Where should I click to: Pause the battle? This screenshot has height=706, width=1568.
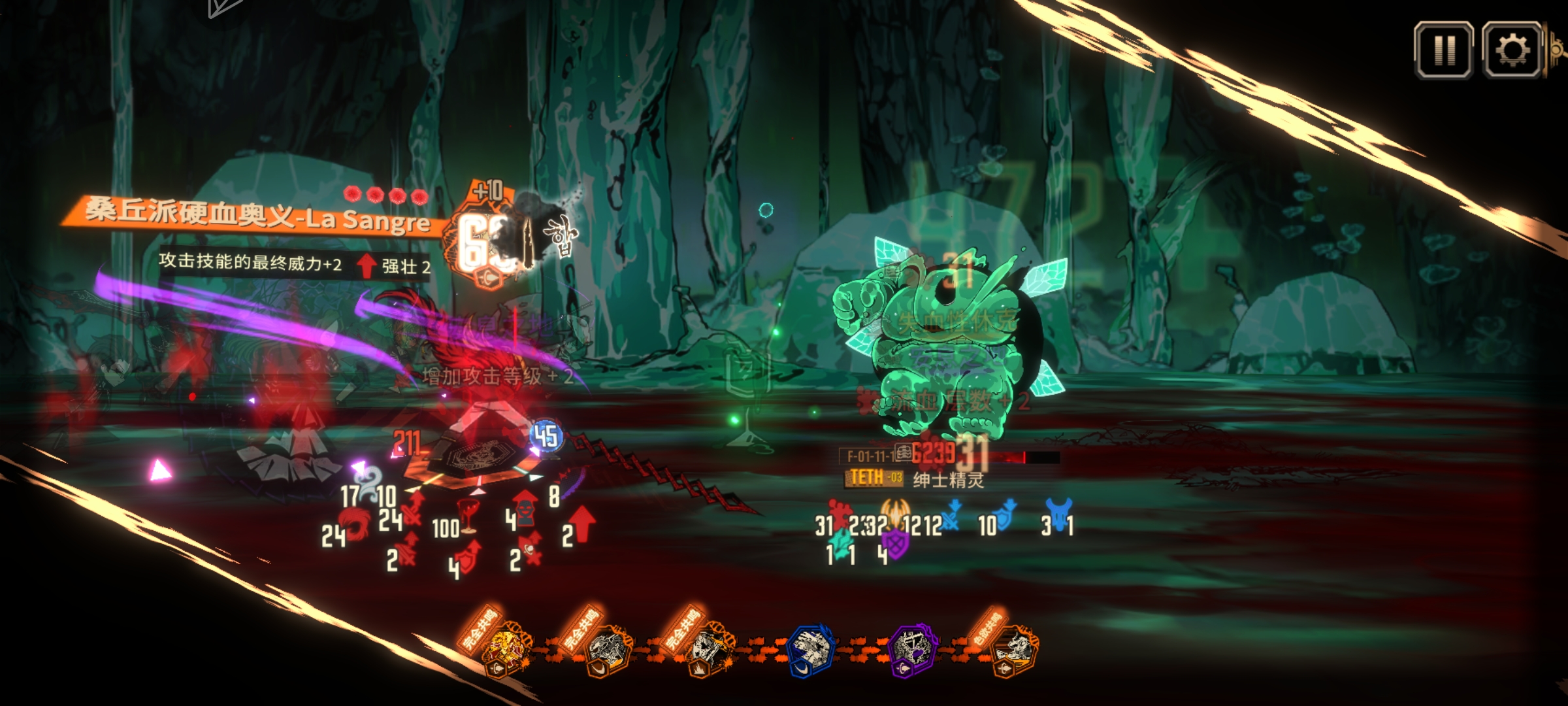(x=1443, y=50)
